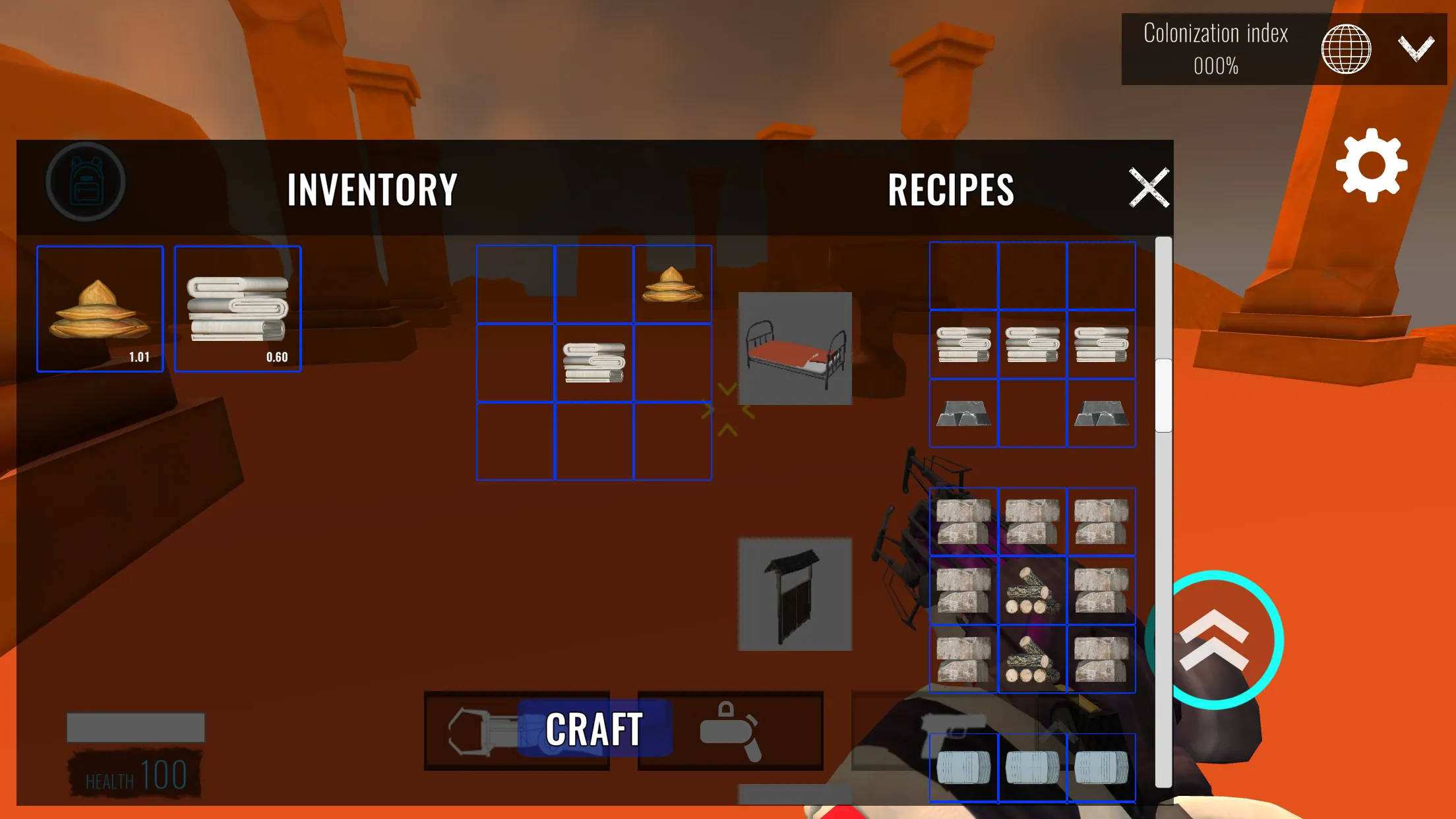The image size is (1456, 819).
Task: Select the pillows stack in inventory
Action: (100, 309)
